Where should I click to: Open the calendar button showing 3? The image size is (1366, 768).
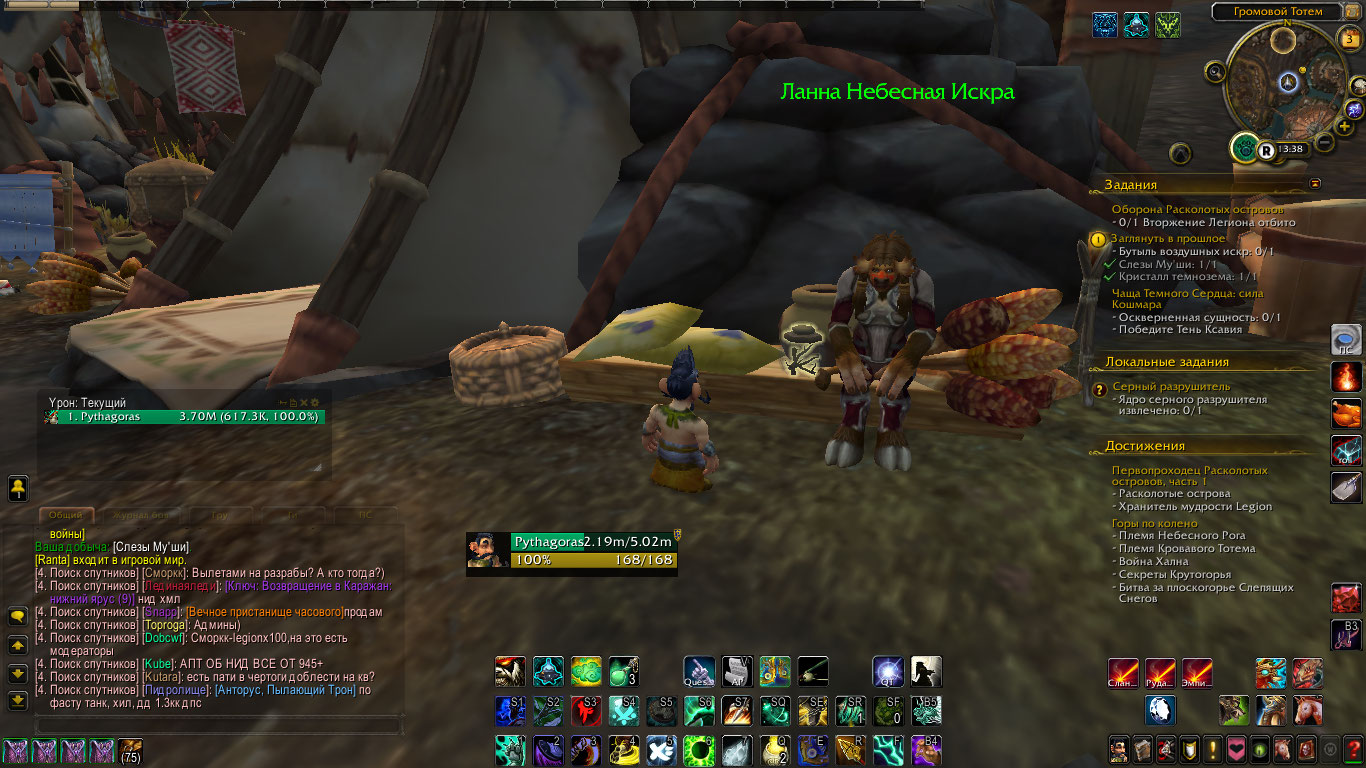click(1350, 40)
